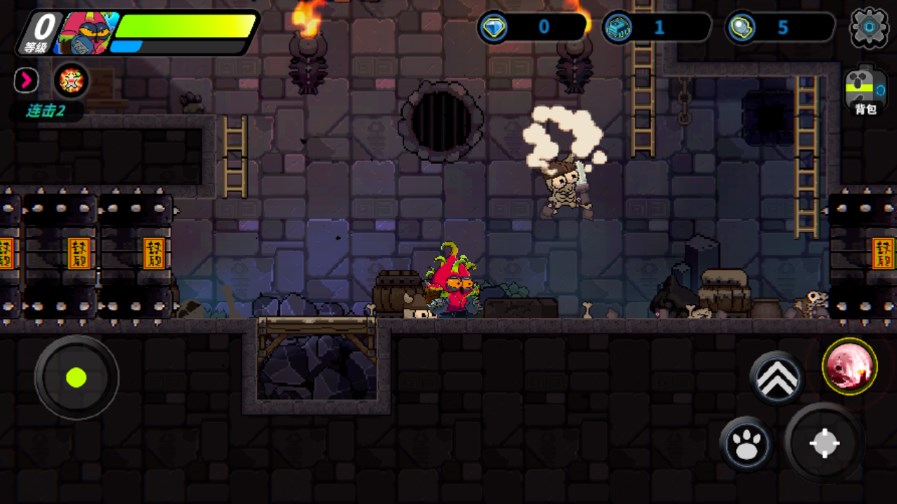Open the settings gear menu
The height and width of the screenshot is (504, 897).
[x=868, y=27]
